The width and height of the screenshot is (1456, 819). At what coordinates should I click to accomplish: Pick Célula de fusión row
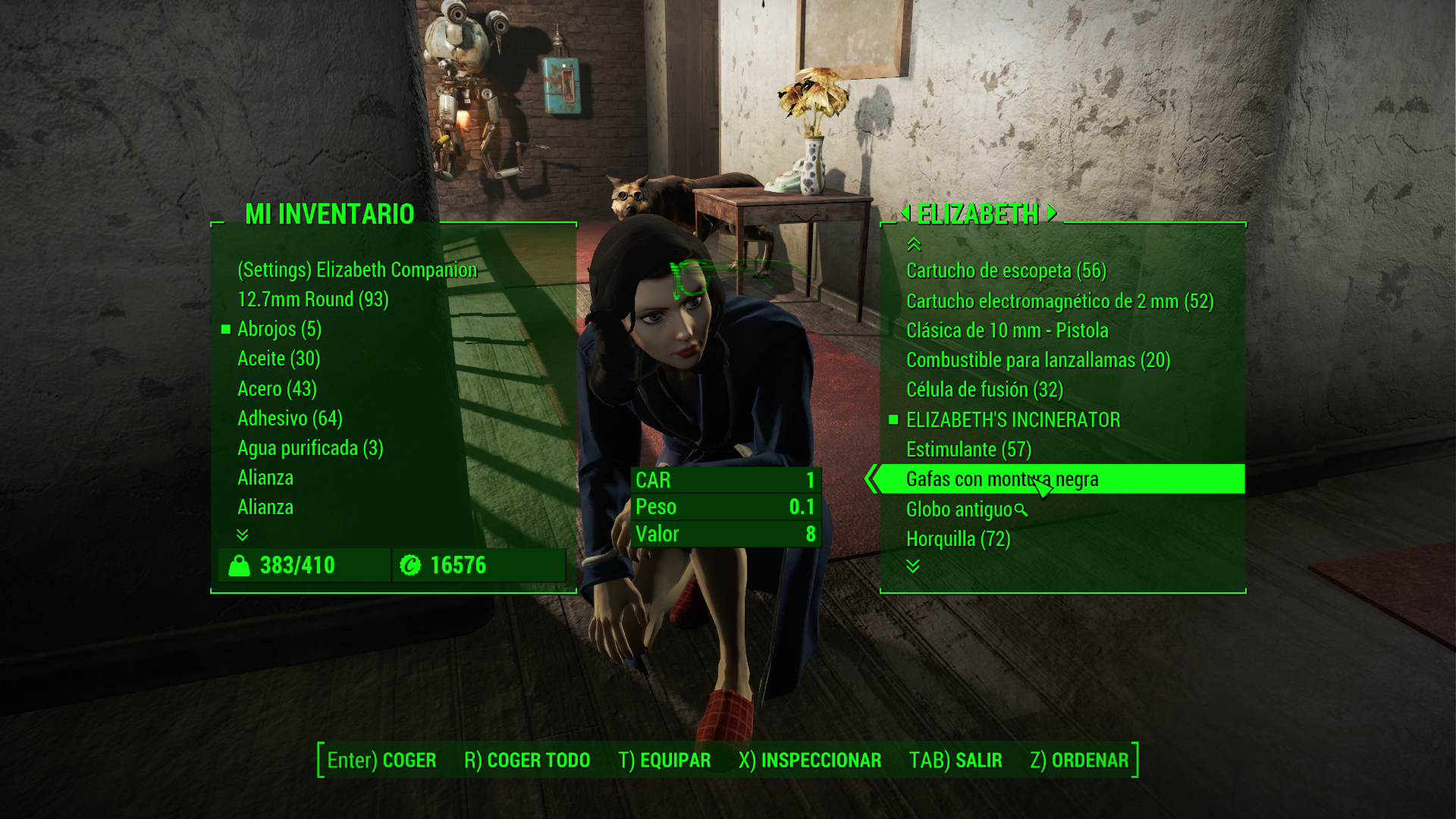[984, 390]
